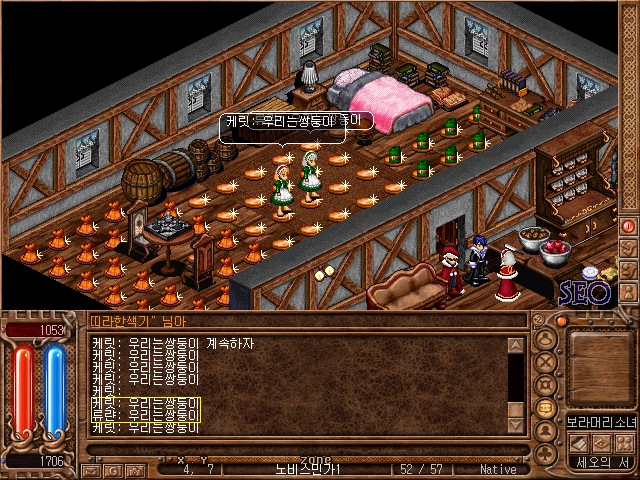Screen dimensions: 640x480
Task: Click the red circle side button
Action: click(629, 226)
